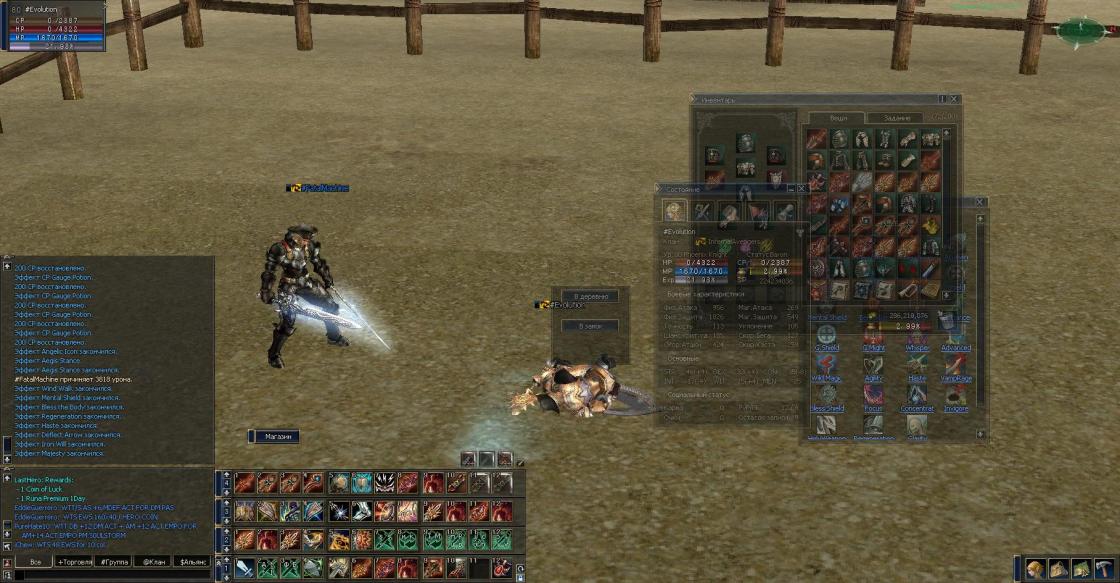Viewport: 1120px width, 583px height.
Task: Select the "Все" chat tab
Action: [x=35, y=562]
